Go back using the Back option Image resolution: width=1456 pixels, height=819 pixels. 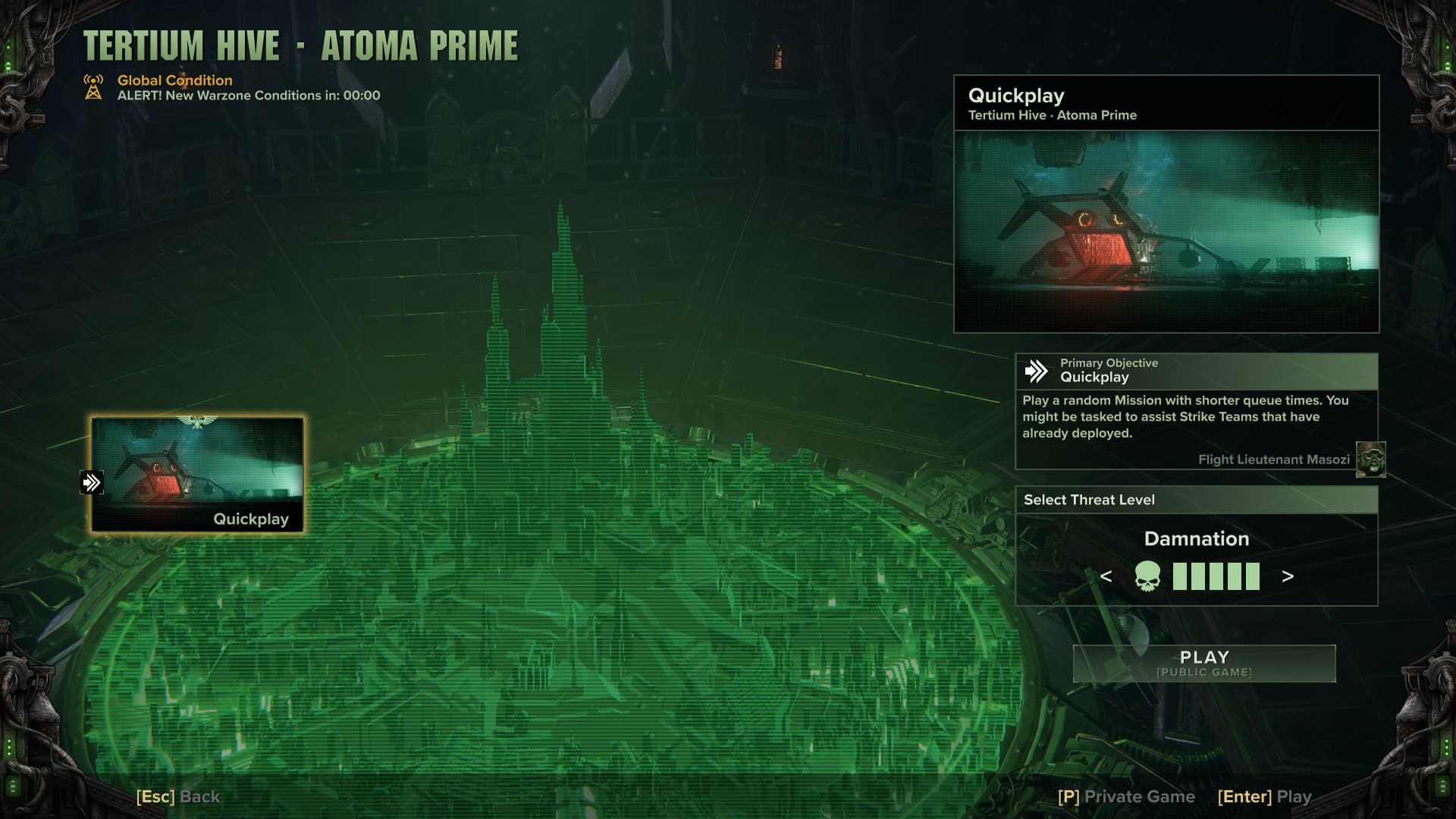click(178, 796)
